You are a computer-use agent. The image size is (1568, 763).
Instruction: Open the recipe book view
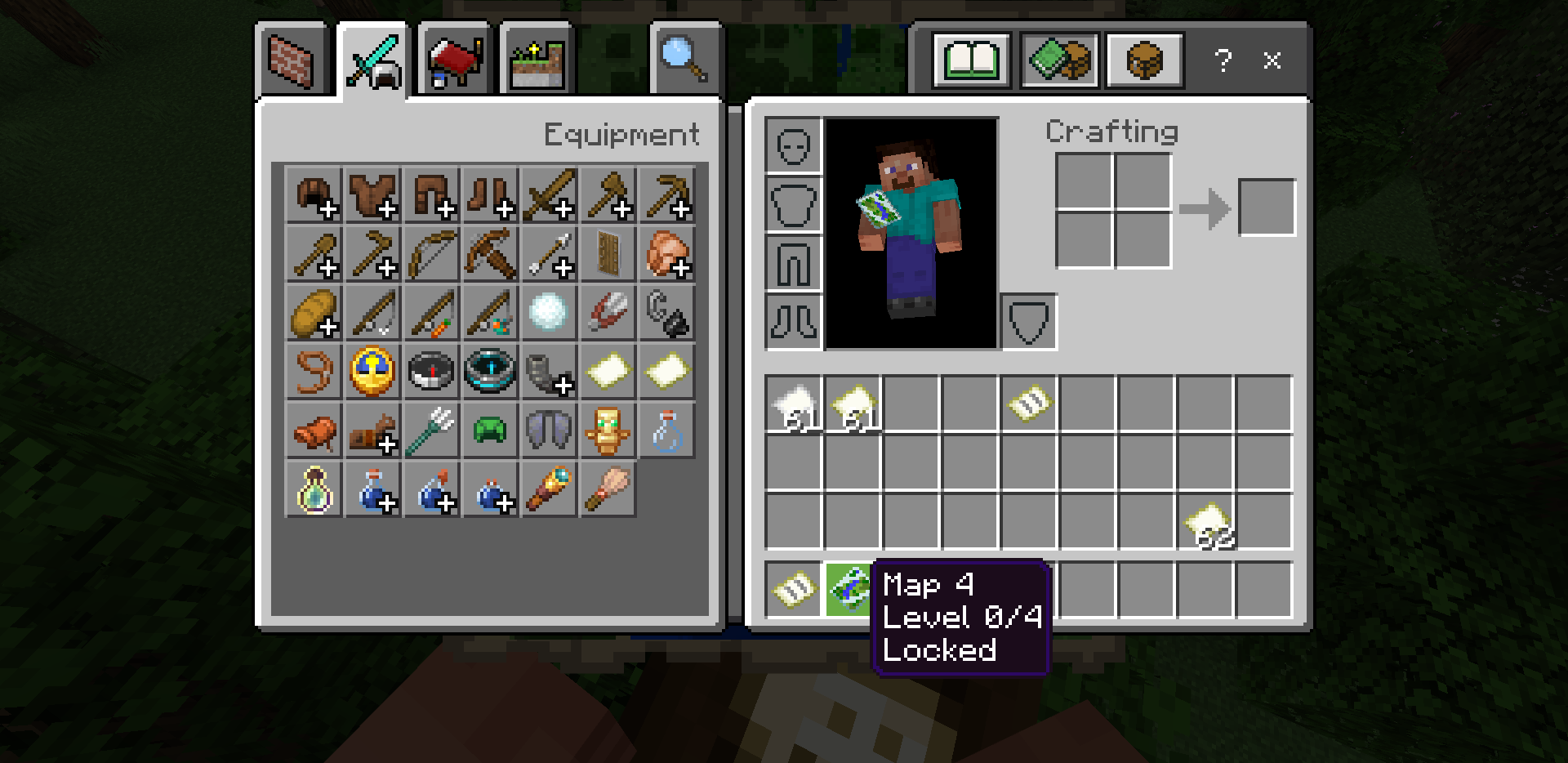click(x=972, y=60)
